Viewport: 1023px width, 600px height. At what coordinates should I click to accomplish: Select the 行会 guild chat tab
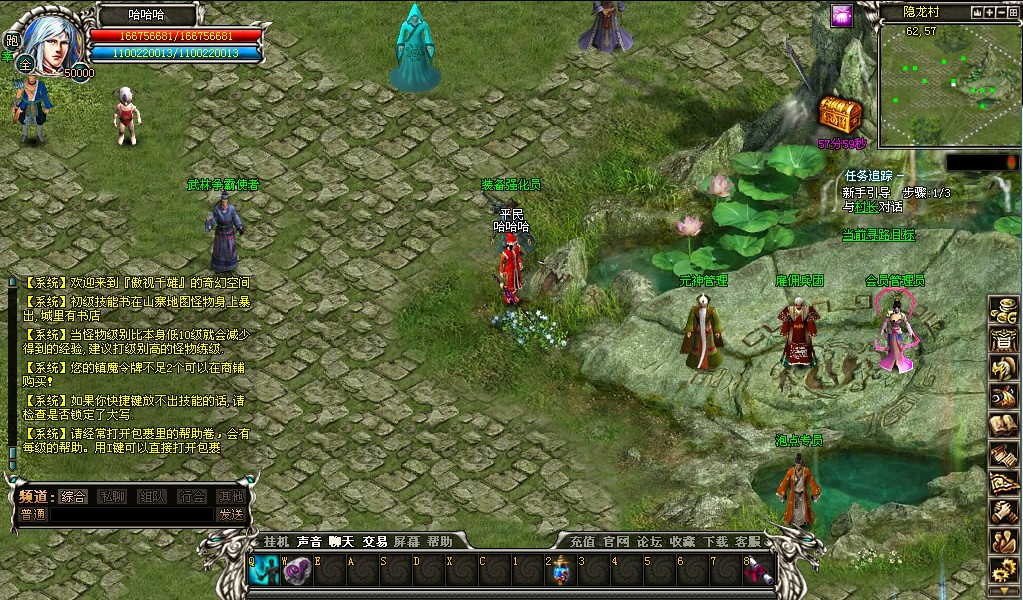coord(192,496)
